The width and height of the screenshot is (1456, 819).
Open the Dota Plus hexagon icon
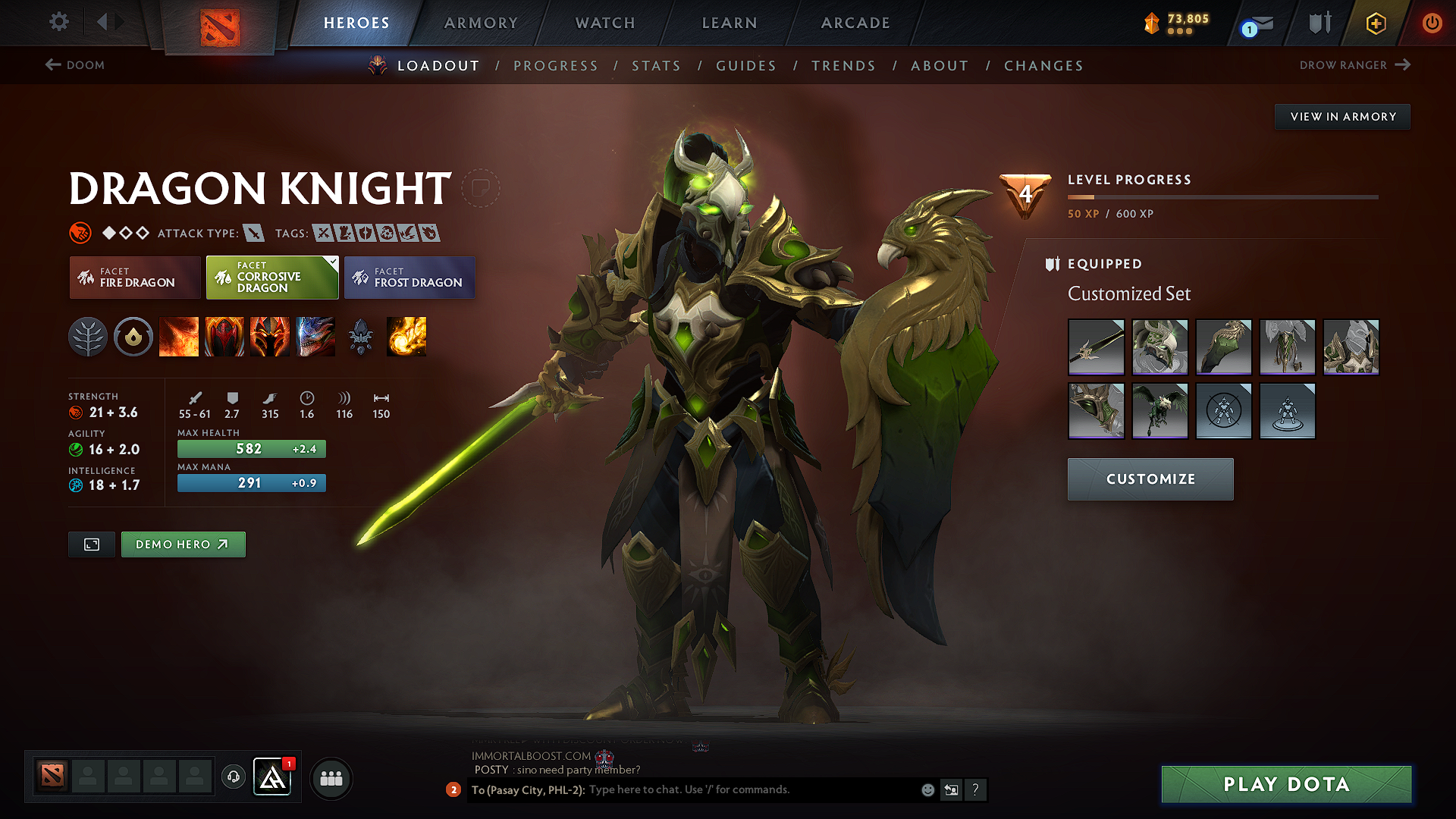[x=1375, y=23]
